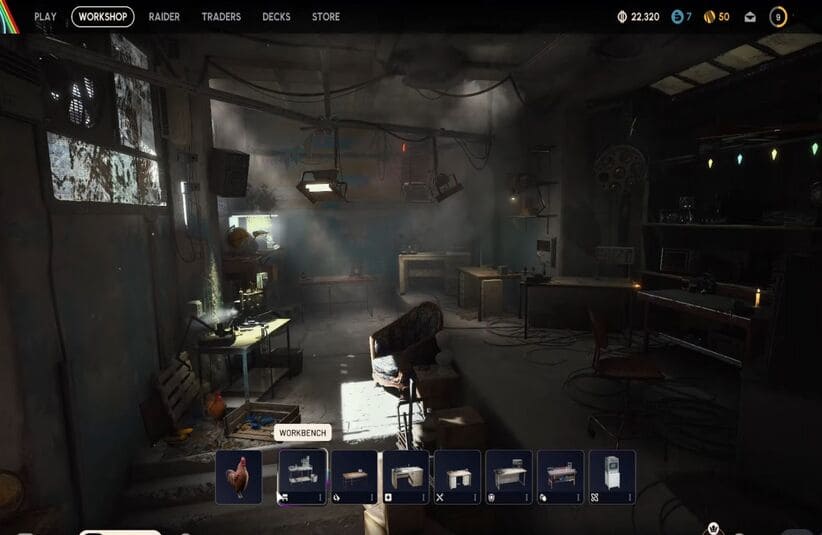Choose the Workbench station tile
The image size is (822, 535).
pos(302,476)
